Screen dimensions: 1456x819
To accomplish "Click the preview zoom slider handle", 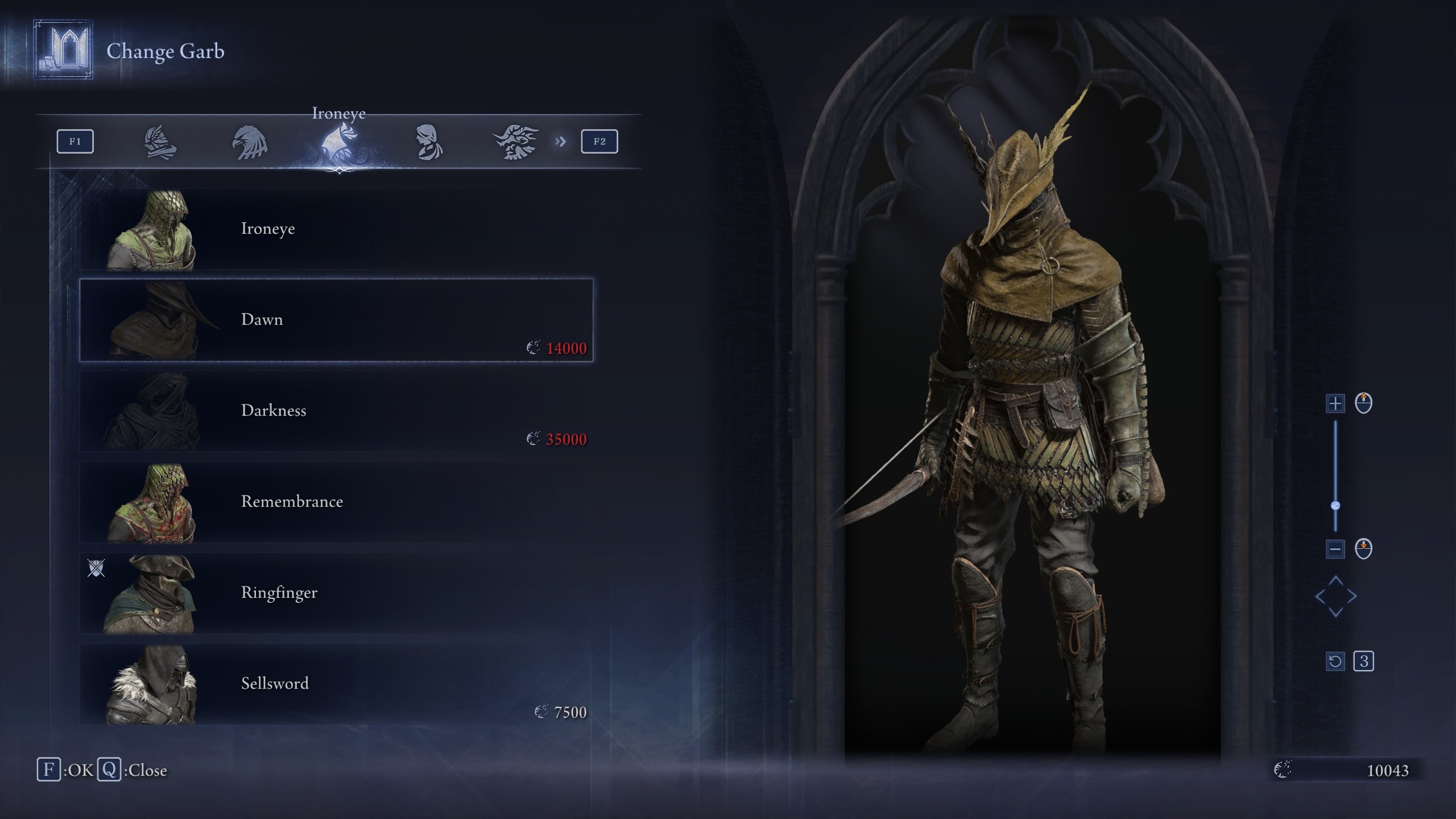I will pyautogui.click(x=1335, y=506).
